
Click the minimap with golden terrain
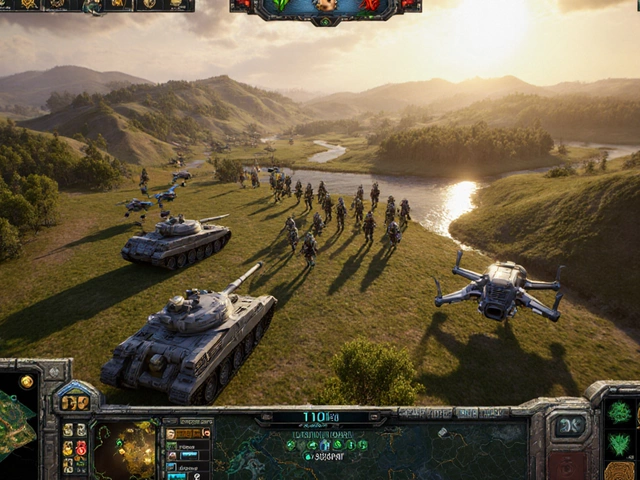pyautogui.click(x=124, y=449)
